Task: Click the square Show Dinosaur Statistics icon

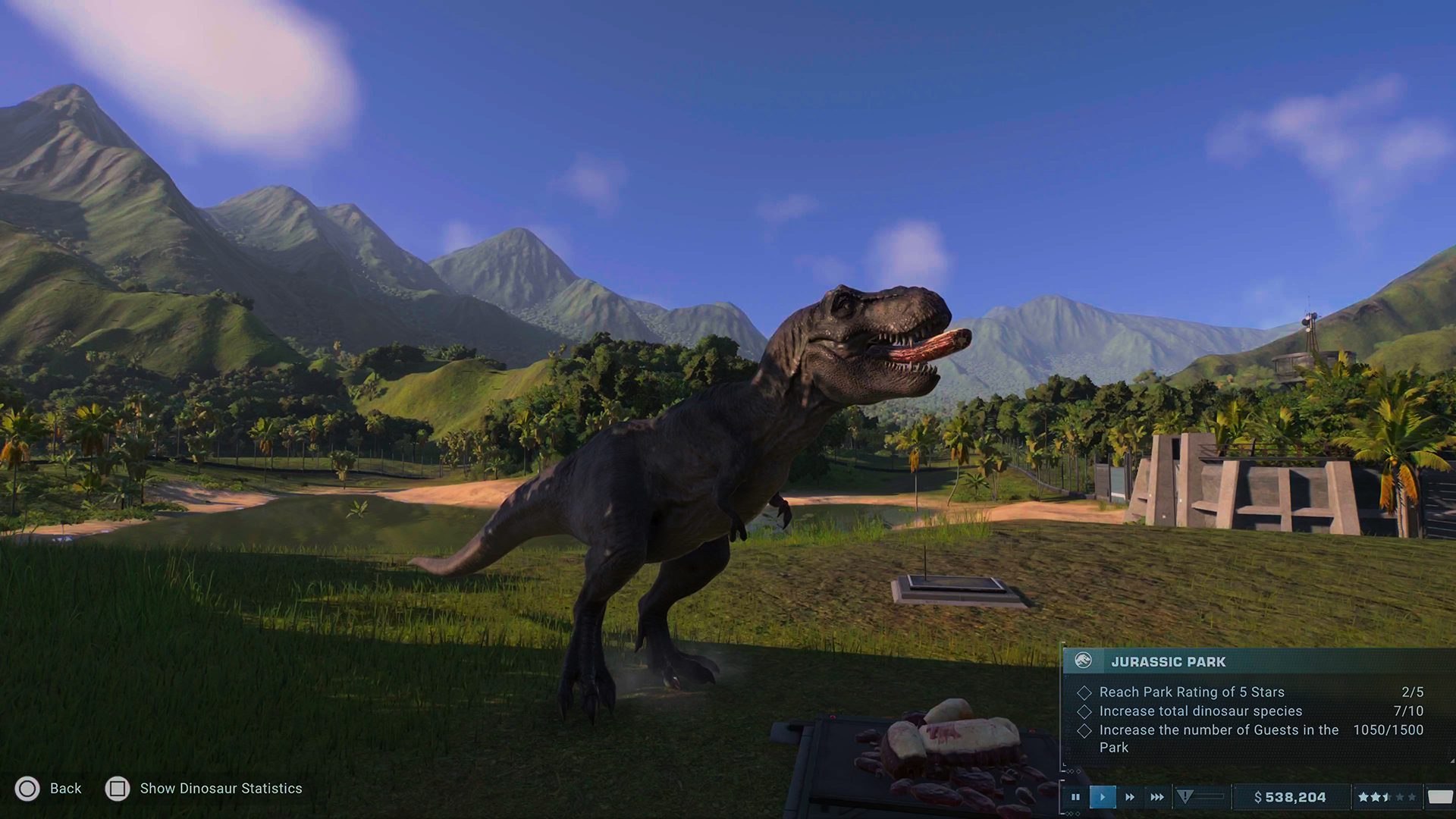Action: click(x=118, y=789)
